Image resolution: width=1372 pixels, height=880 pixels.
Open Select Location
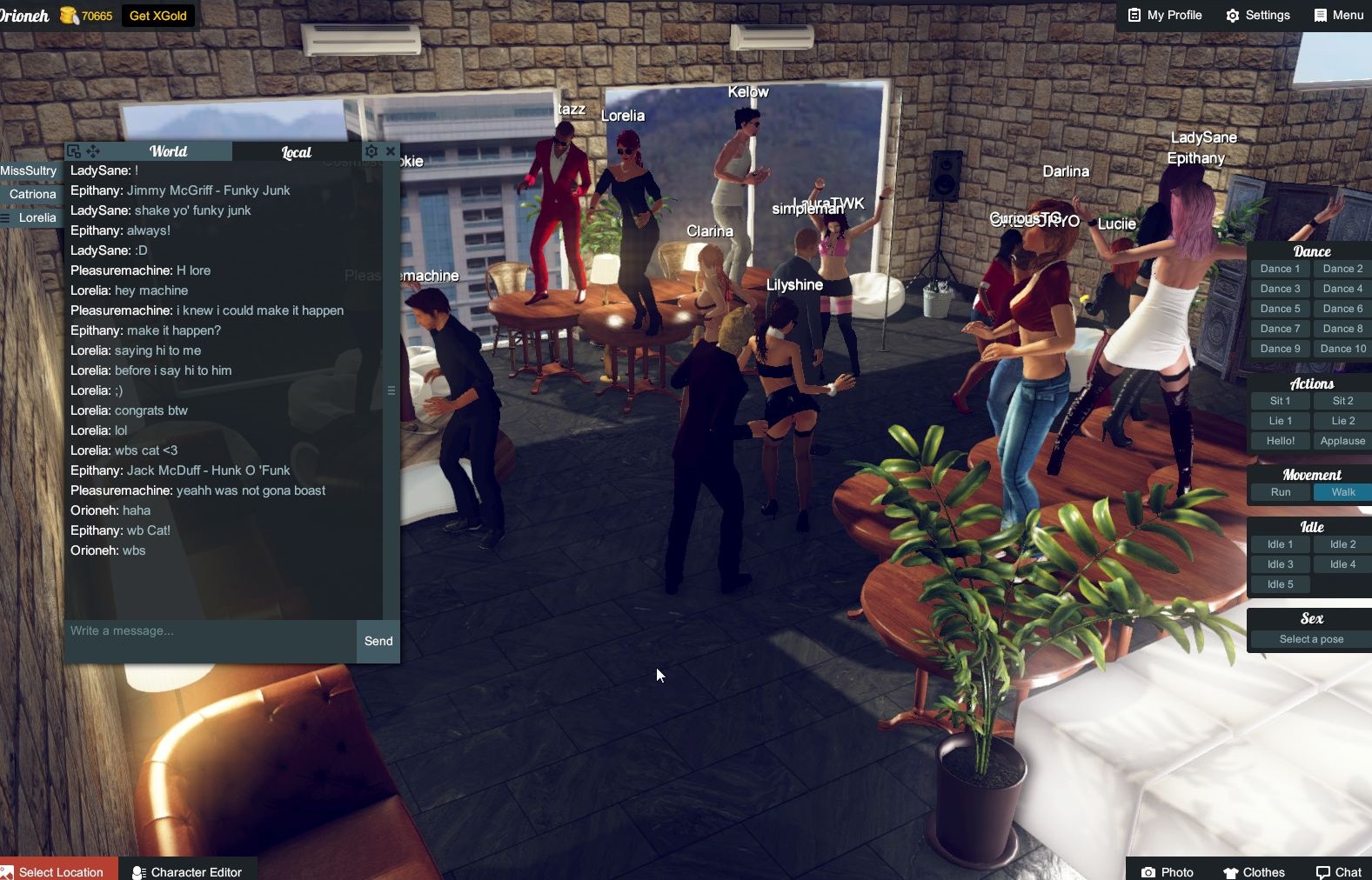59,871
